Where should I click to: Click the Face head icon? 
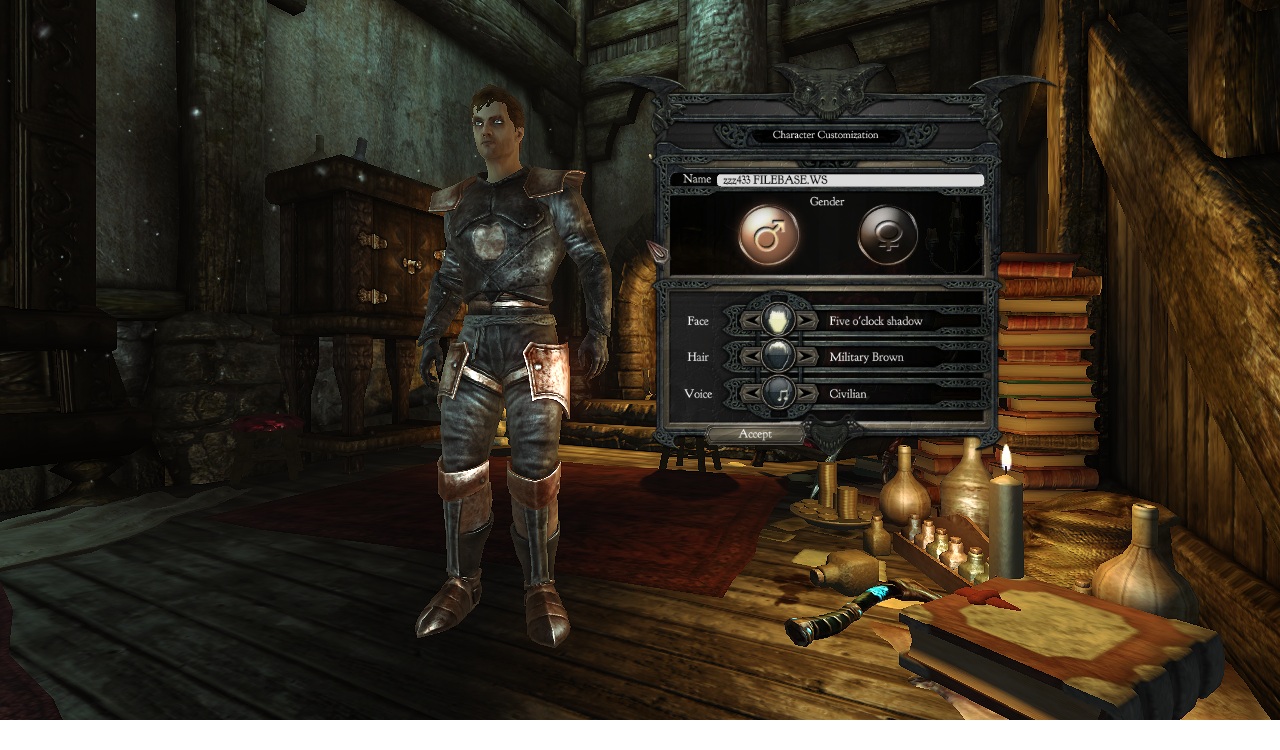[x=778, y=321]
